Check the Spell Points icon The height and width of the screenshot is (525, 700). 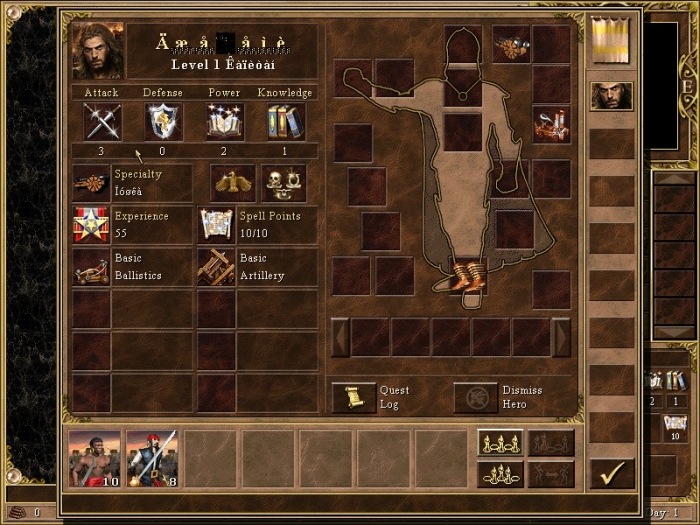tap(216, 225)
